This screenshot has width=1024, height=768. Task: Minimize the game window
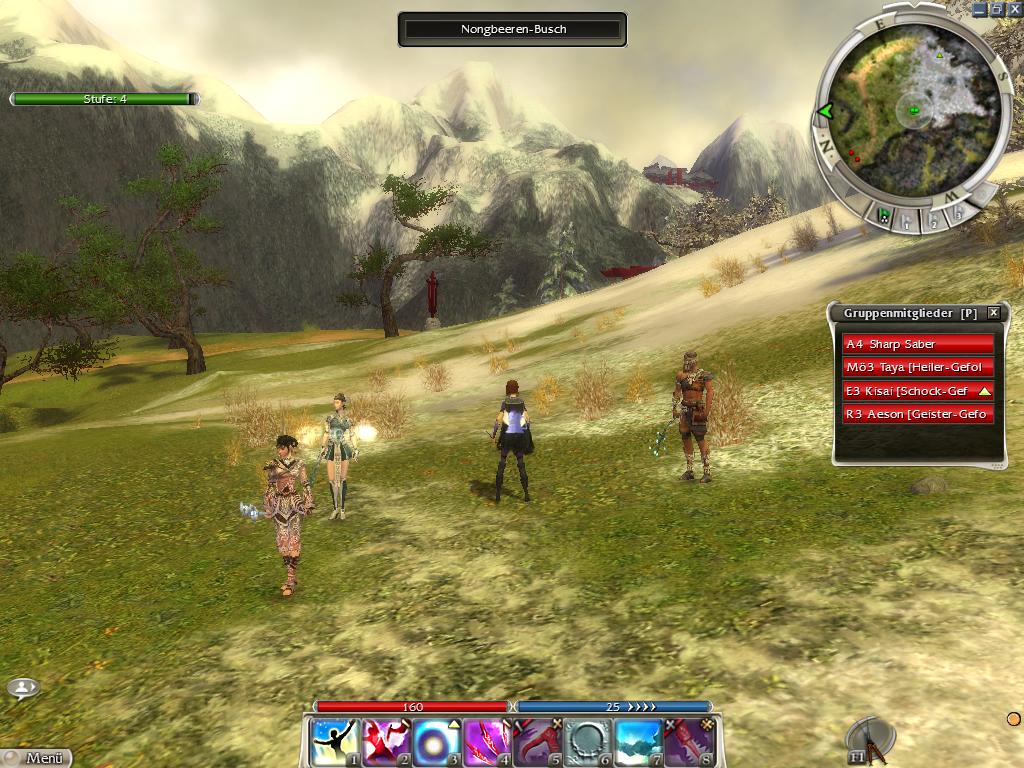(x=979, y=9)
